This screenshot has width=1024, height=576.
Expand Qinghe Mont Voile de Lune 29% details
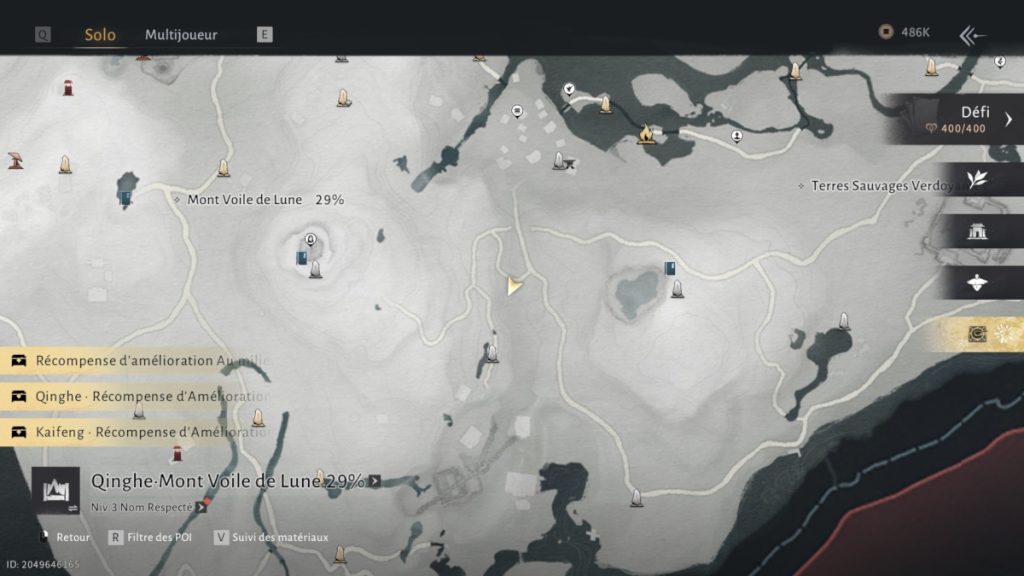coord(374,481)
